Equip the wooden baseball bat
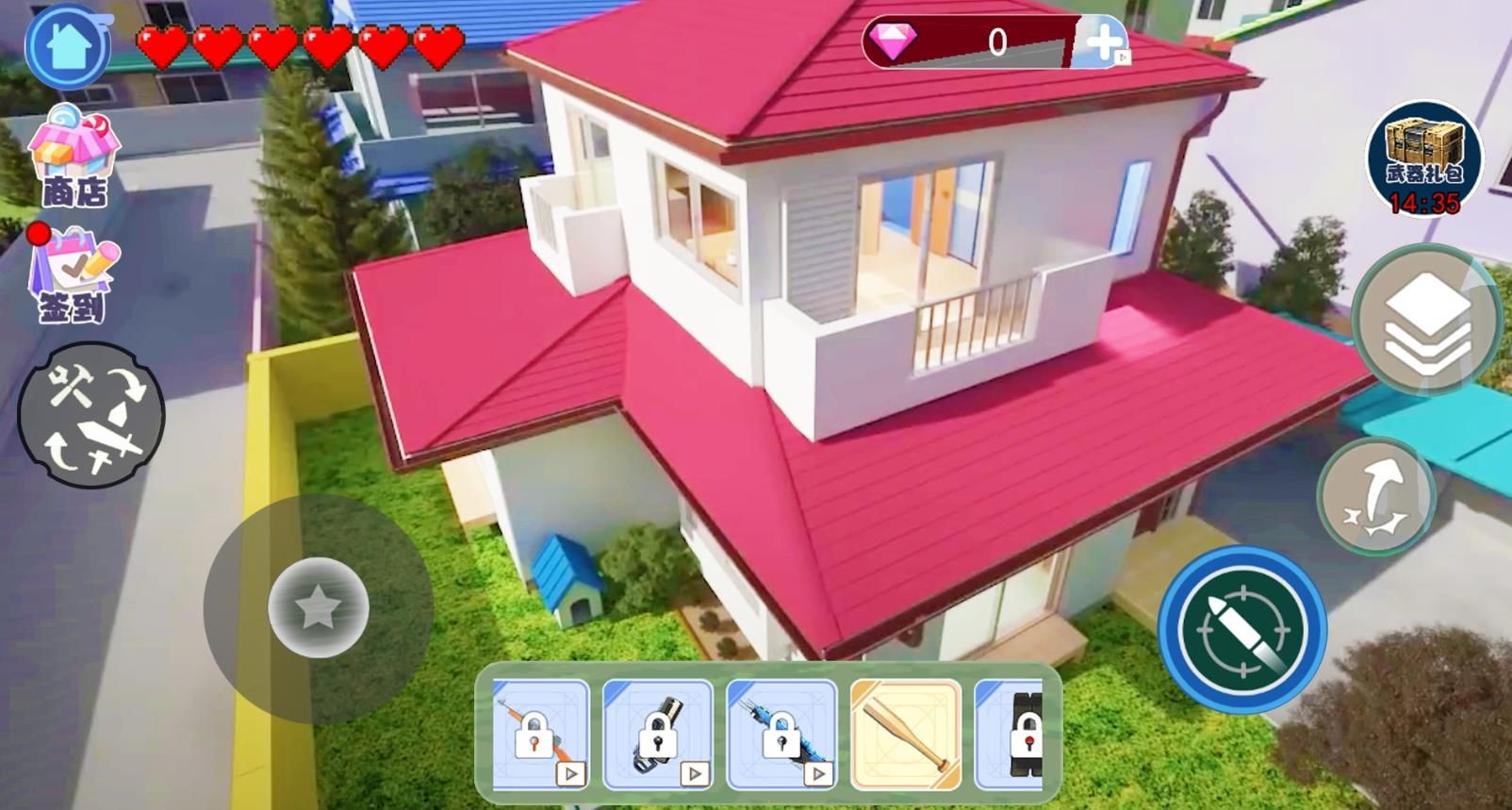Image resolution: width=1512 pixels, height=810 pixels. tap(906, 735)
